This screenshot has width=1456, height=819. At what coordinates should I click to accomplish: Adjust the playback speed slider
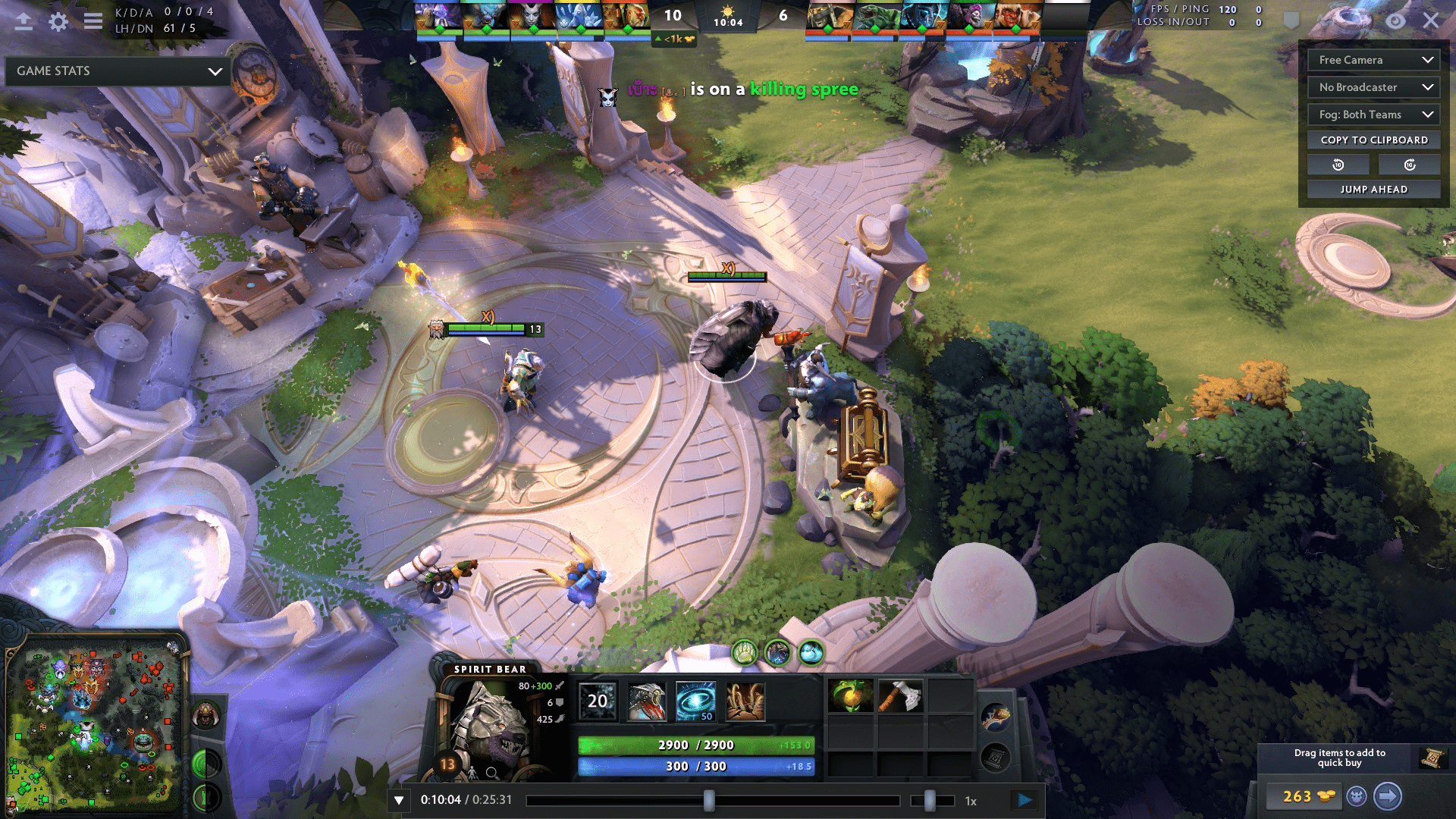click(930, 801)
